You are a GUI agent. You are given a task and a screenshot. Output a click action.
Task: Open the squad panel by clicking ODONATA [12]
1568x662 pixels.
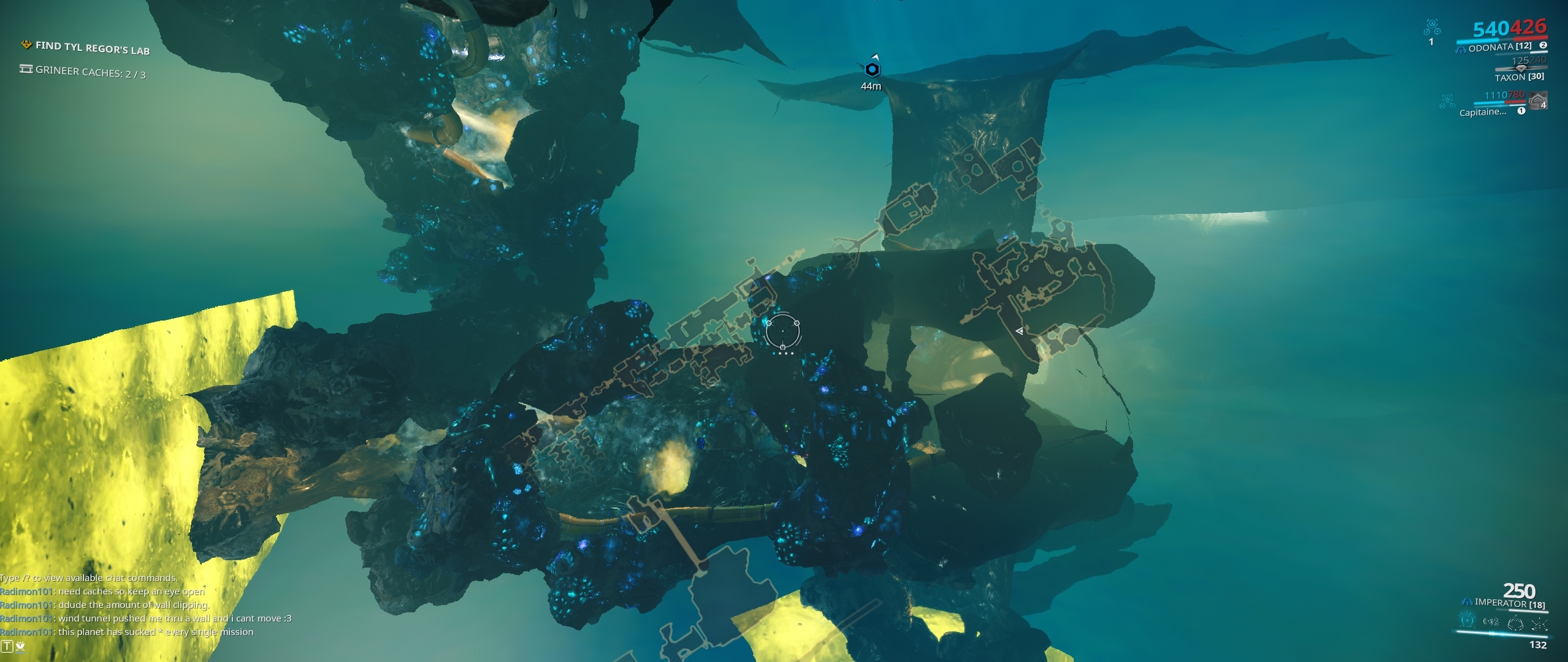(1501, 48)
